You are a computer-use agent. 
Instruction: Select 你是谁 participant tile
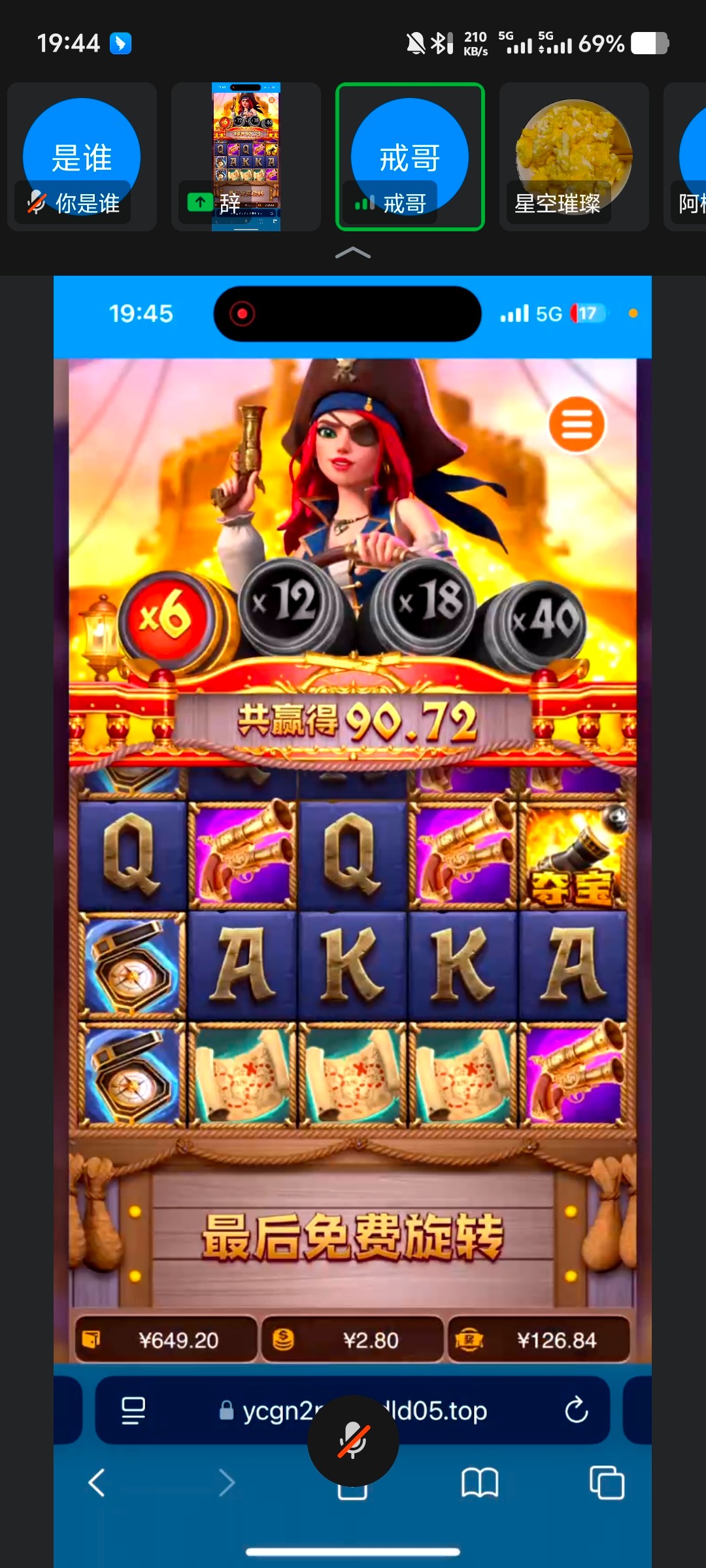(x=82, y=157)
